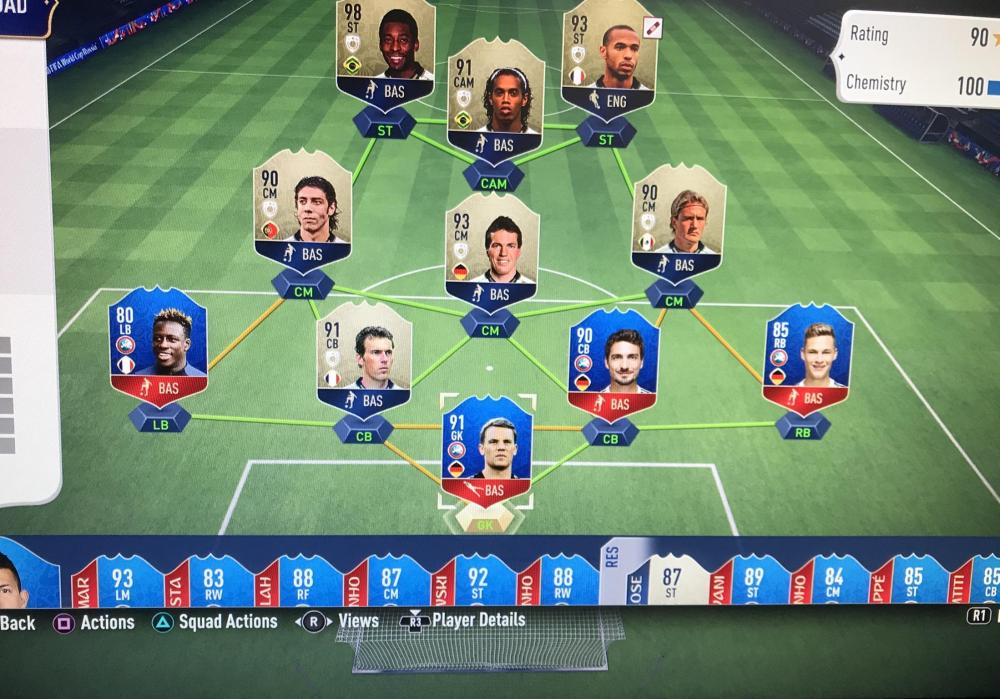Choose the 89 ST reserve card
The width and height of the screenshot is (1000, 699).
pyautogui.click(x=752, y=581)
